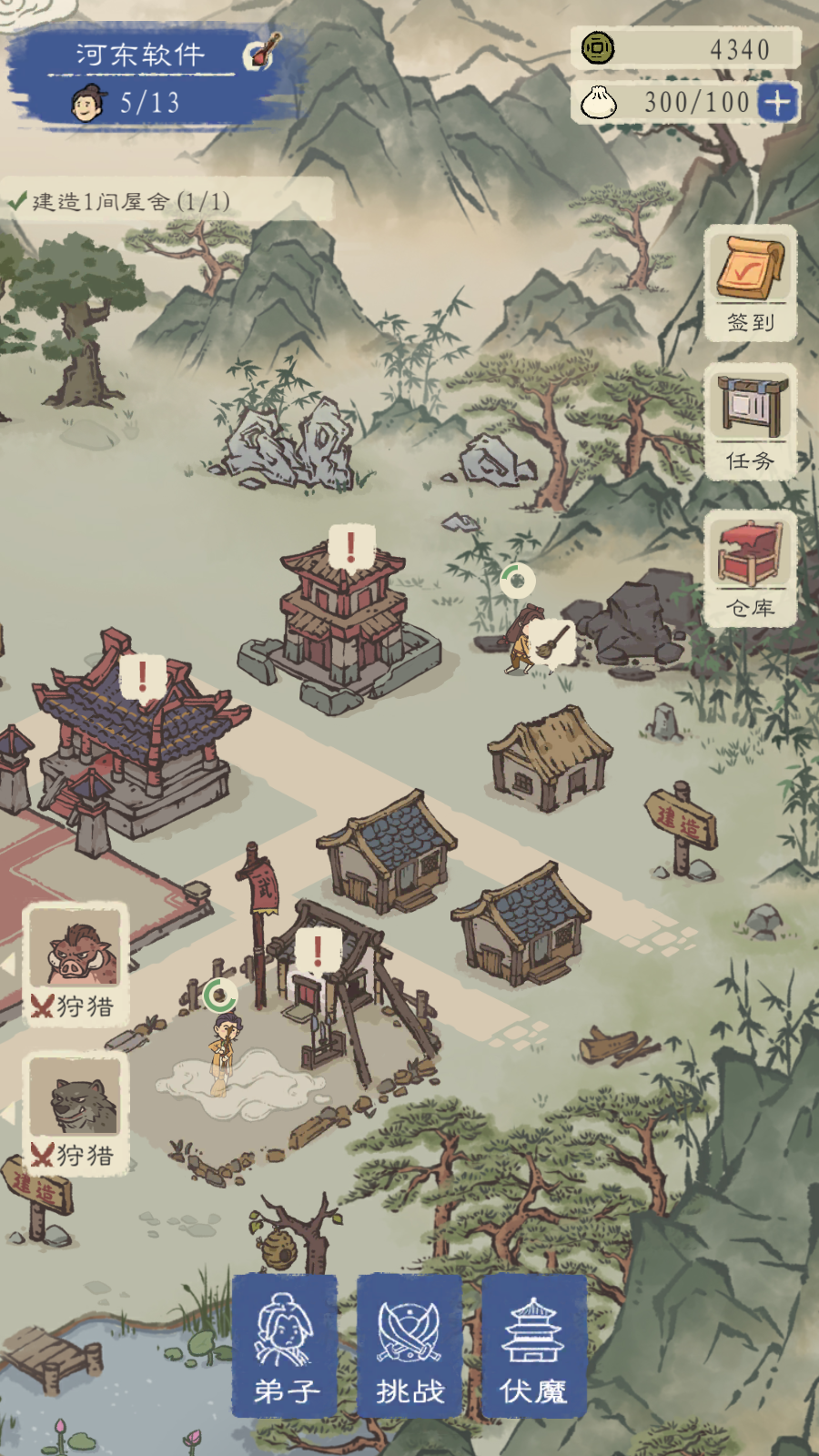
Task: Tap the alert above the red pagoda
Action: tap(350, 548)
